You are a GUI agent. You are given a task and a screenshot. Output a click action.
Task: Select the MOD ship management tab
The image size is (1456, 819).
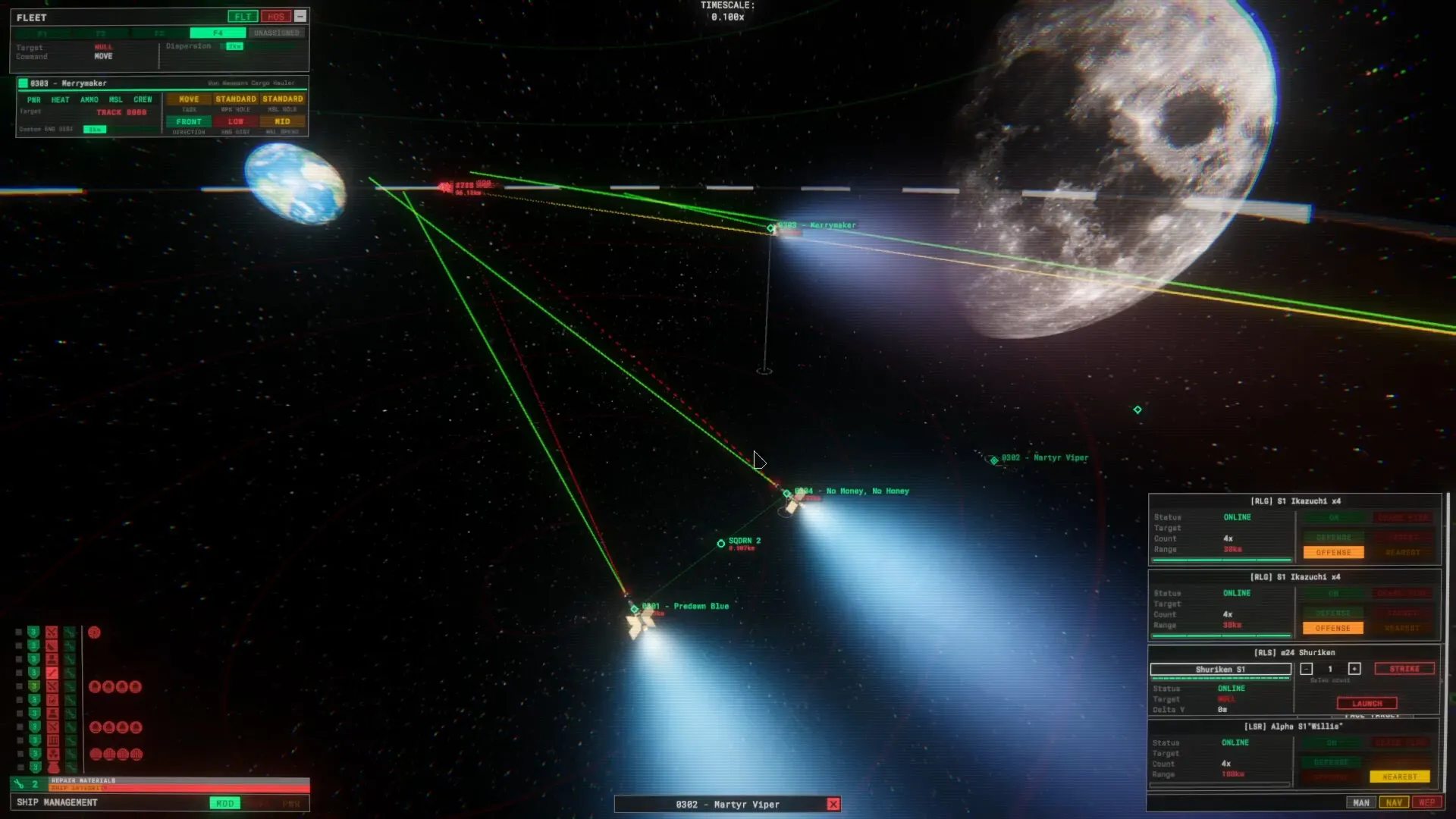[x=225, y=803]
